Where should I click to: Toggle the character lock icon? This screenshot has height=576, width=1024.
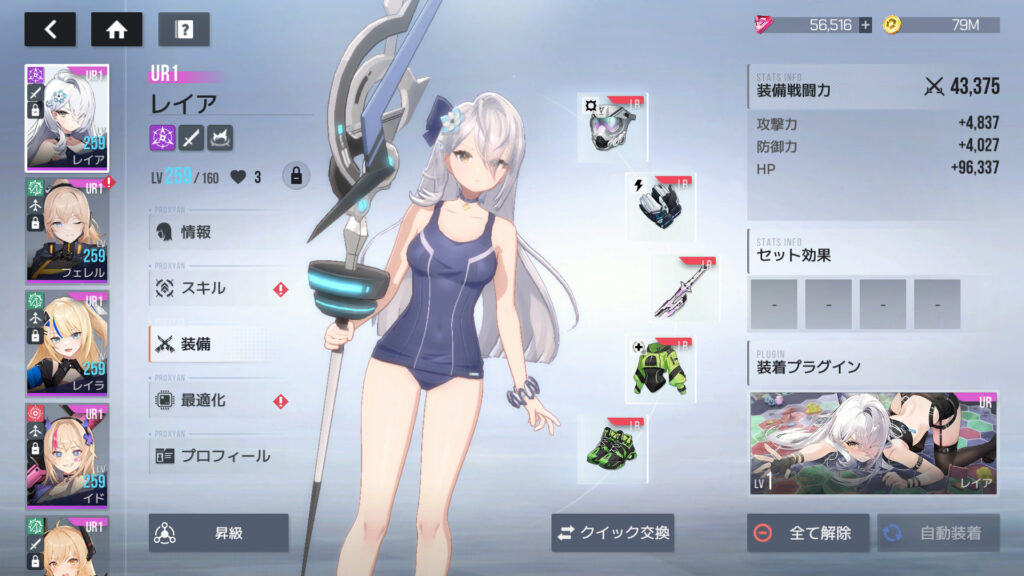pyautogui.click(x=295, y=177)
